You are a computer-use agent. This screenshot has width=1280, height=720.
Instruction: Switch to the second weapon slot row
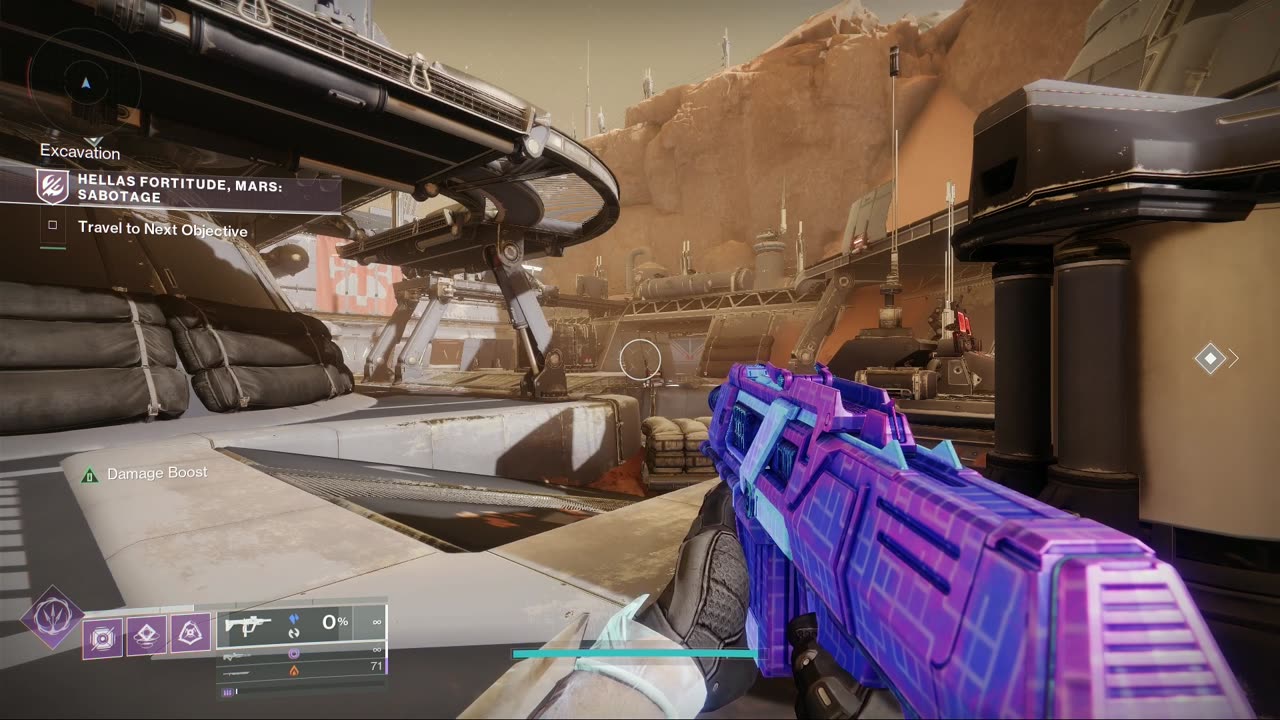(x=300, y=652)
